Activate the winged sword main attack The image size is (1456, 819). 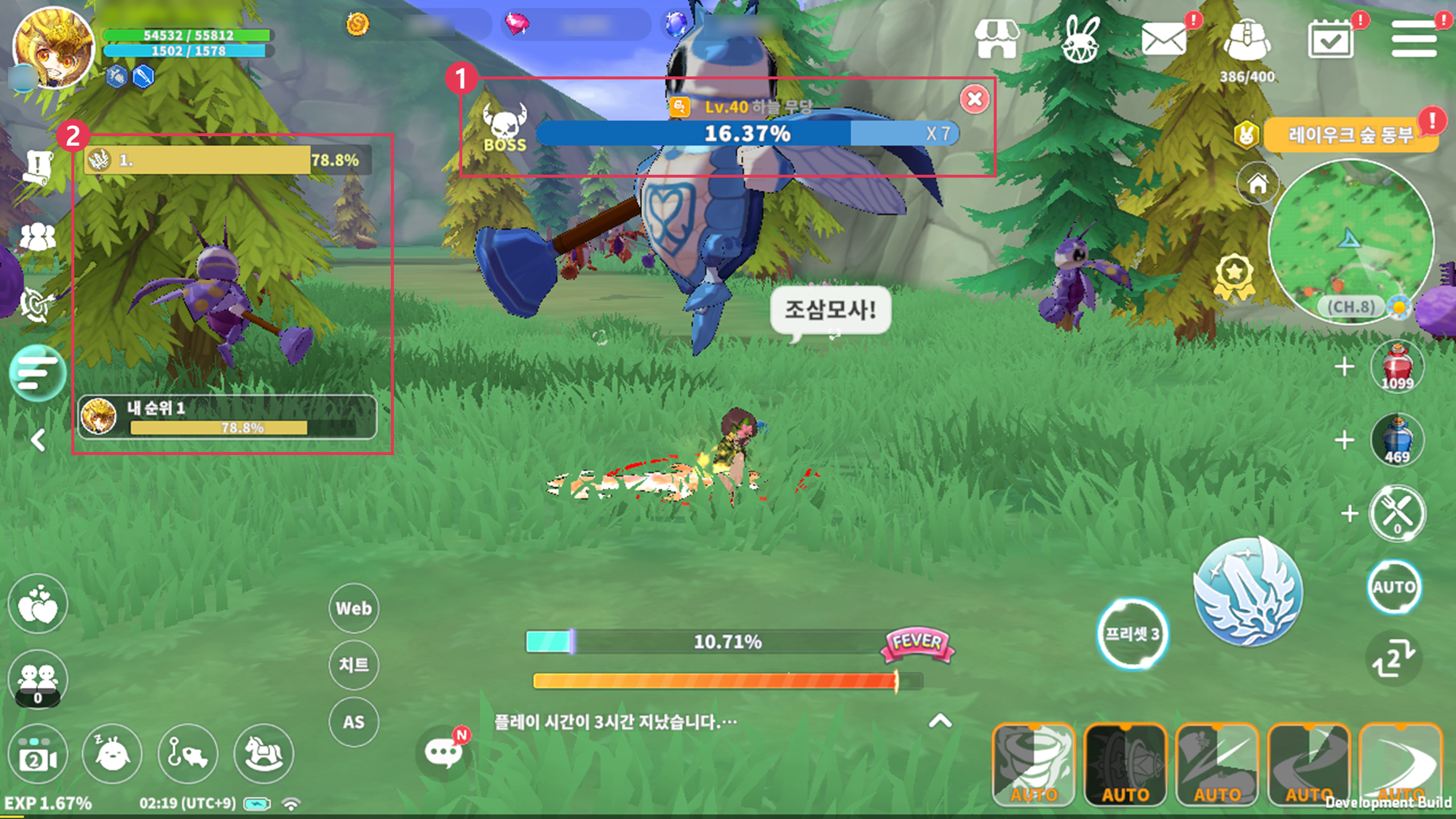pyautogui.click(x=1248, y=592)
